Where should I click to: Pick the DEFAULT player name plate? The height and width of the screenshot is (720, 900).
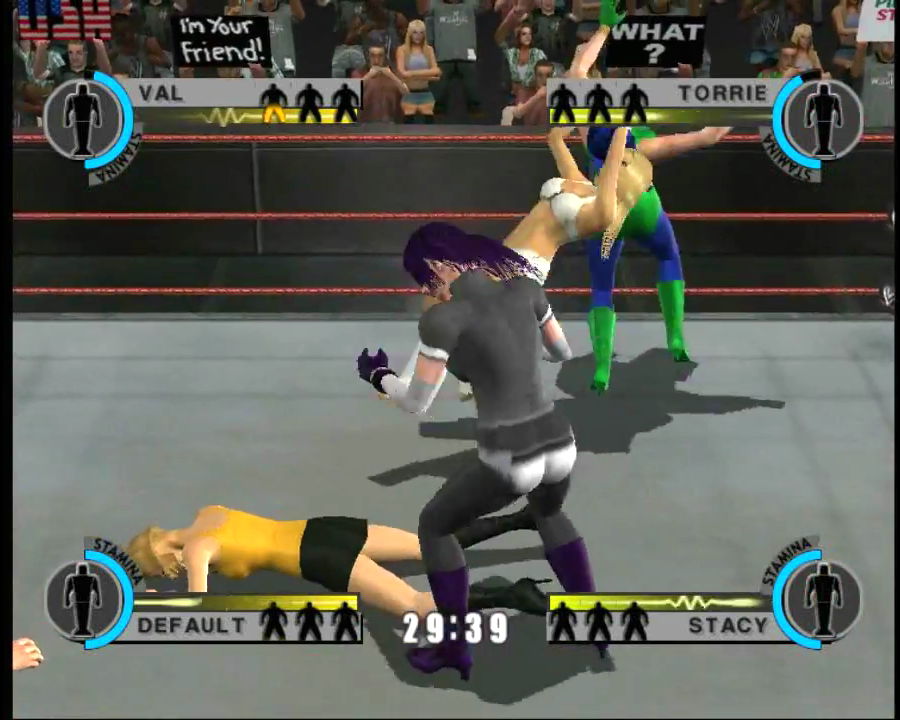[x=191, y=626]
